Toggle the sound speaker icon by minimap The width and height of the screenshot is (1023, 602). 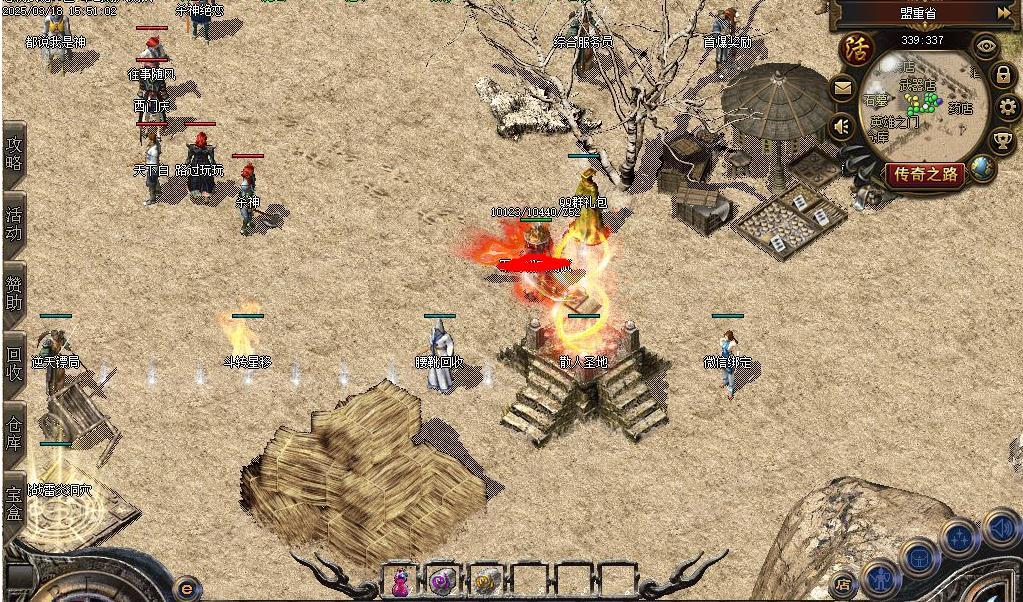842,126
